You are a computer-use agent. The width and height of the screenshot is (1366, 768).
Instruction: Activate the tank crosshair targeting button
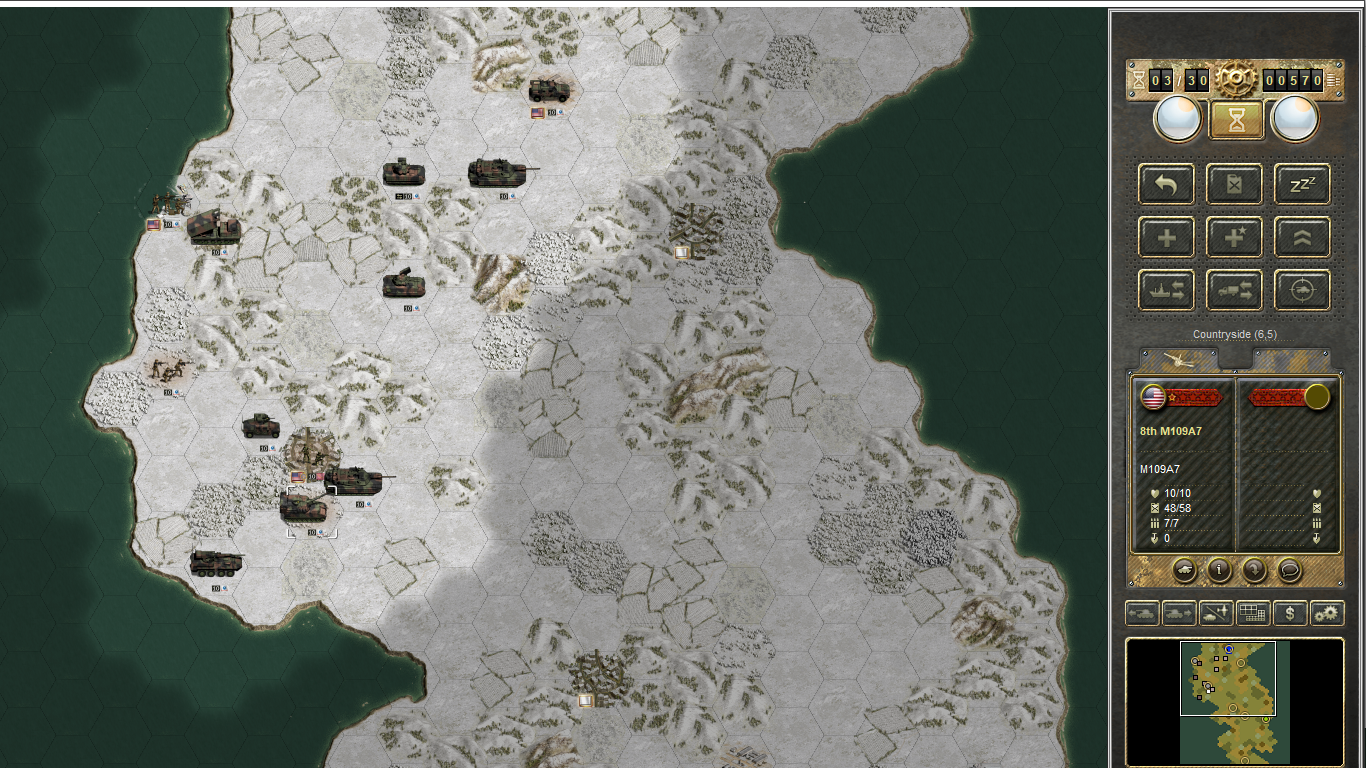click(x=1302, y=291)
